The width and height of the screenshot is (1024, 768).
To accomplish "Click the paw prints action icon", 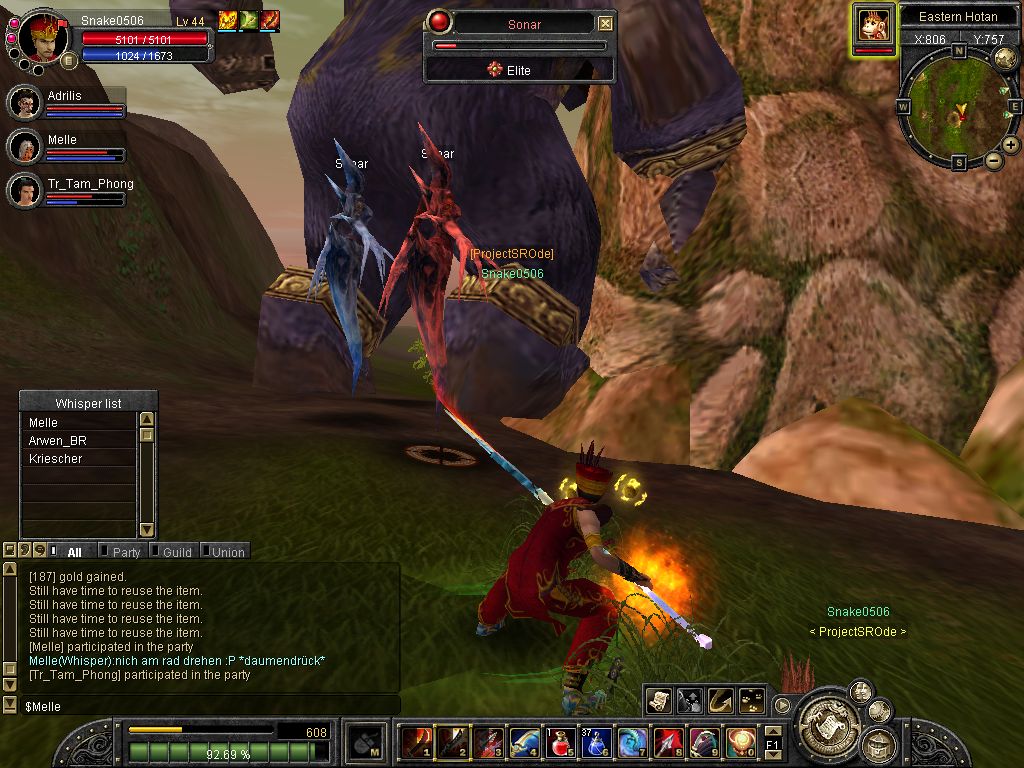I will click(x=752, y=701).
